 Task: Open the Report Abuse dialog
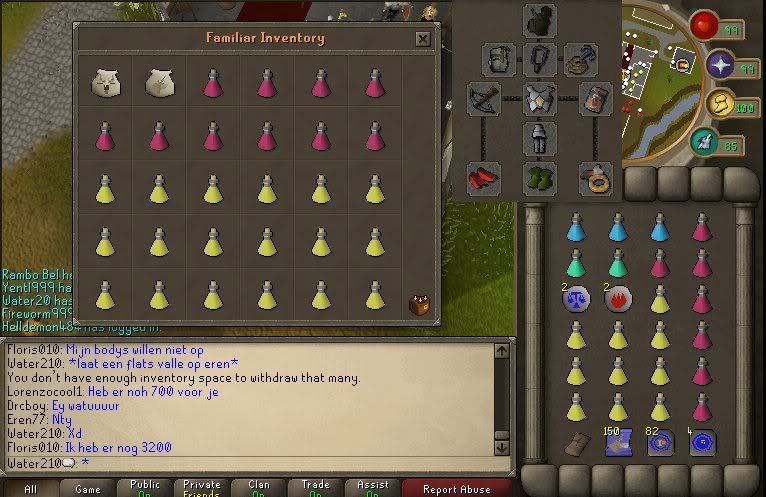457,489
